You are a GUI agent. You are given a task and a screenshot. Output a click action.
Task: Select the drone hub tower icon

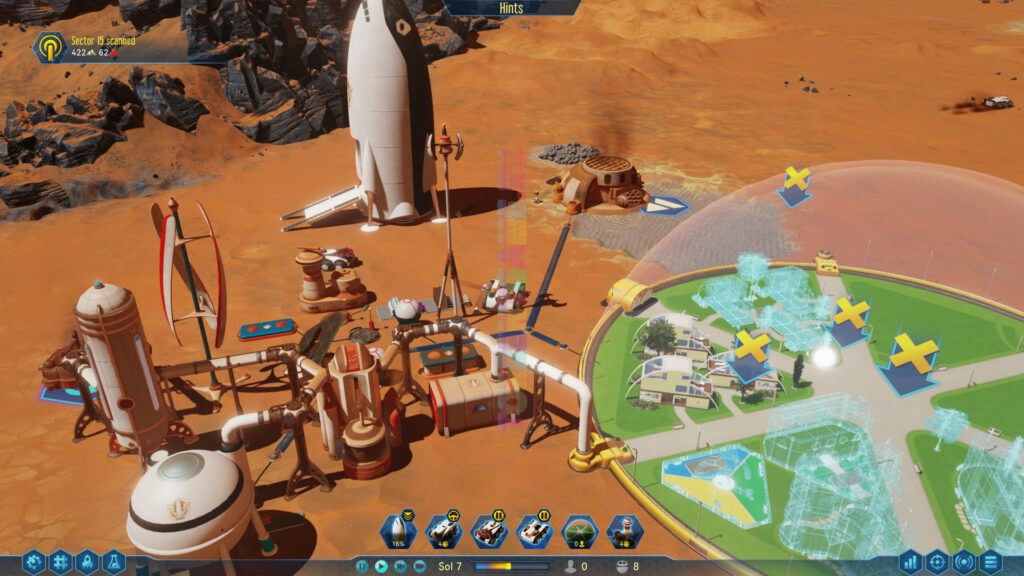click(x=625, y=530)
